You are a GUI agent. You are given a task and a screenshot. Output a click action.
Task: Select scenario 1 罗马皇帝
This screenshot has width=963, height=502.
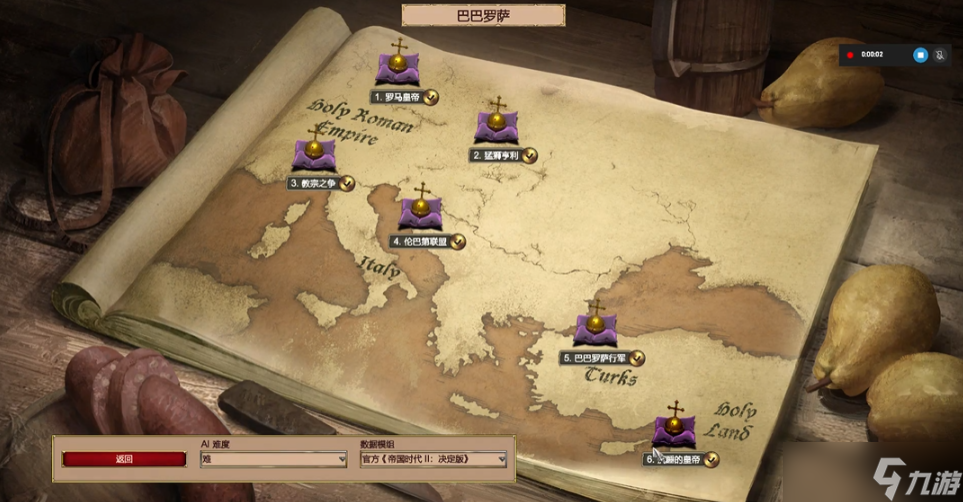(396, 70)
